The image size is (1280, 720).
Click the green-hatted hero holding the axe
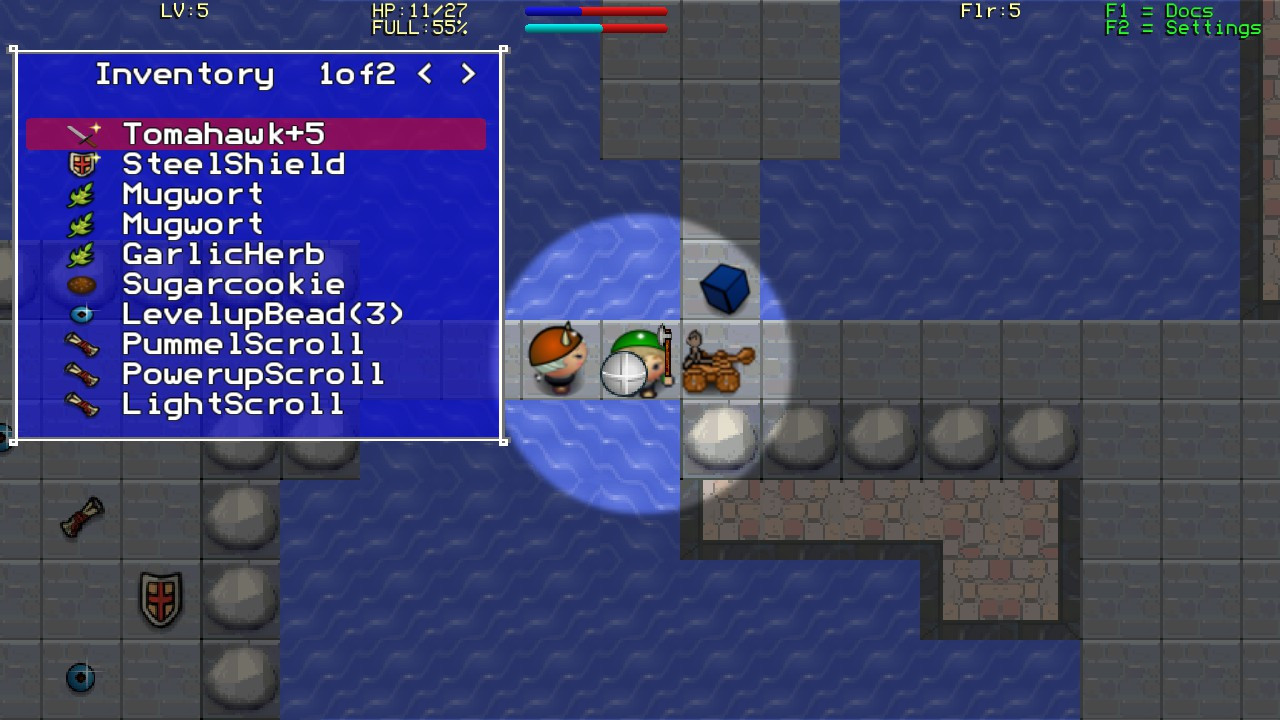coord(638,360)
